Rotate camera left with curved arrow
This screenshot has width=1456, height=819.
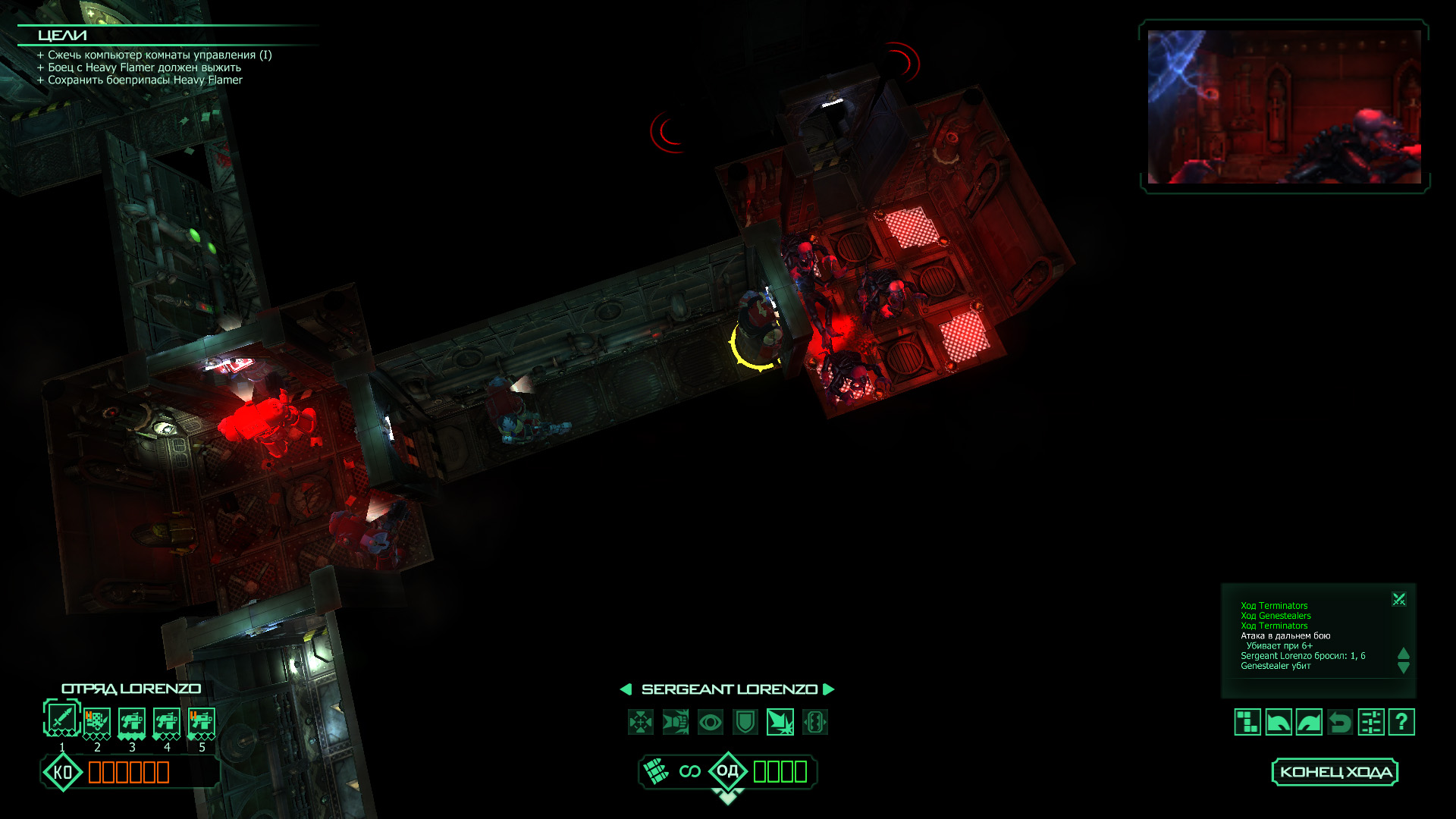1279,722
